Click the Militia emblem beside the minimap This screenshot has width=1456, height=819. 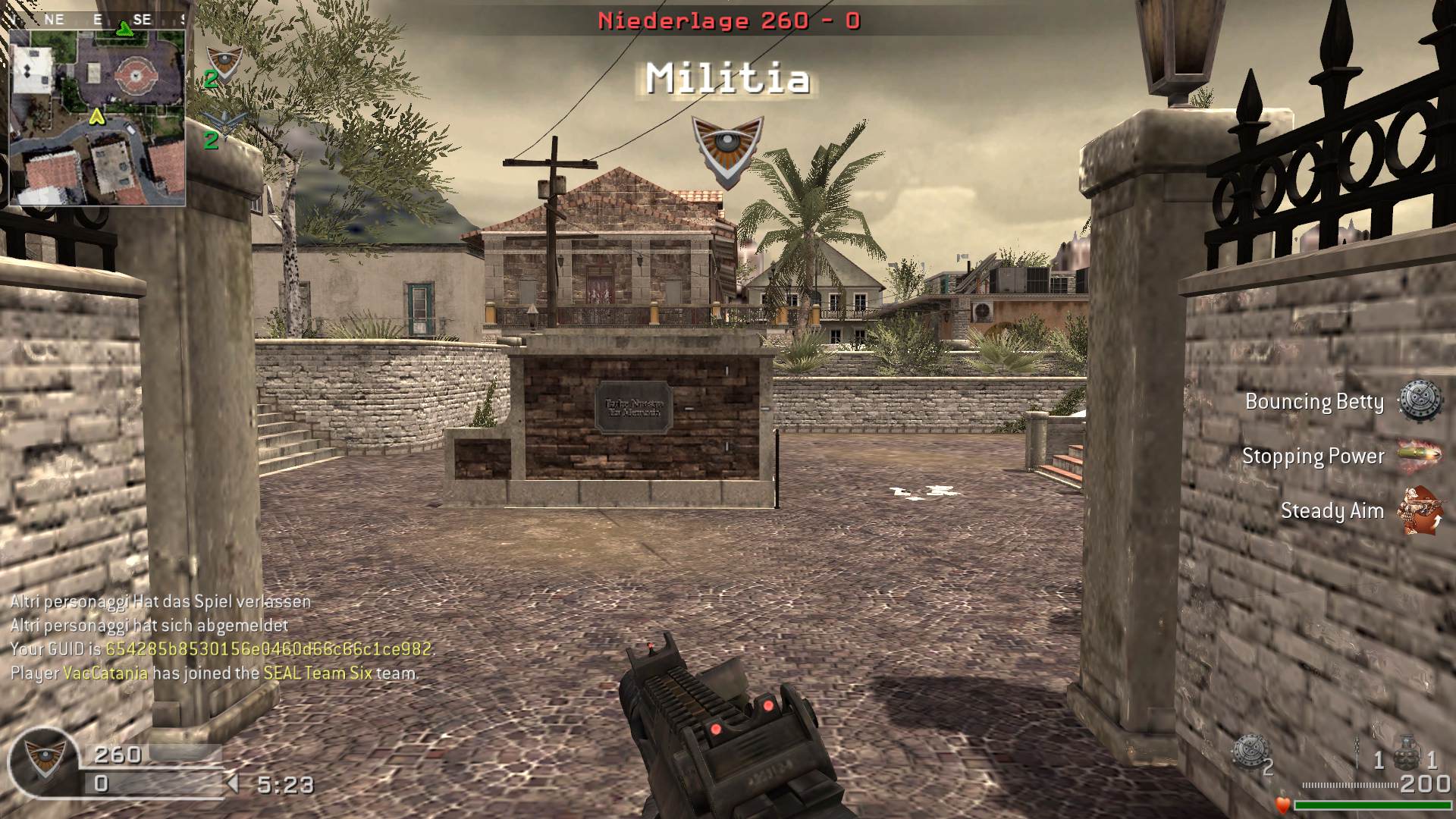tap(223, 64)
